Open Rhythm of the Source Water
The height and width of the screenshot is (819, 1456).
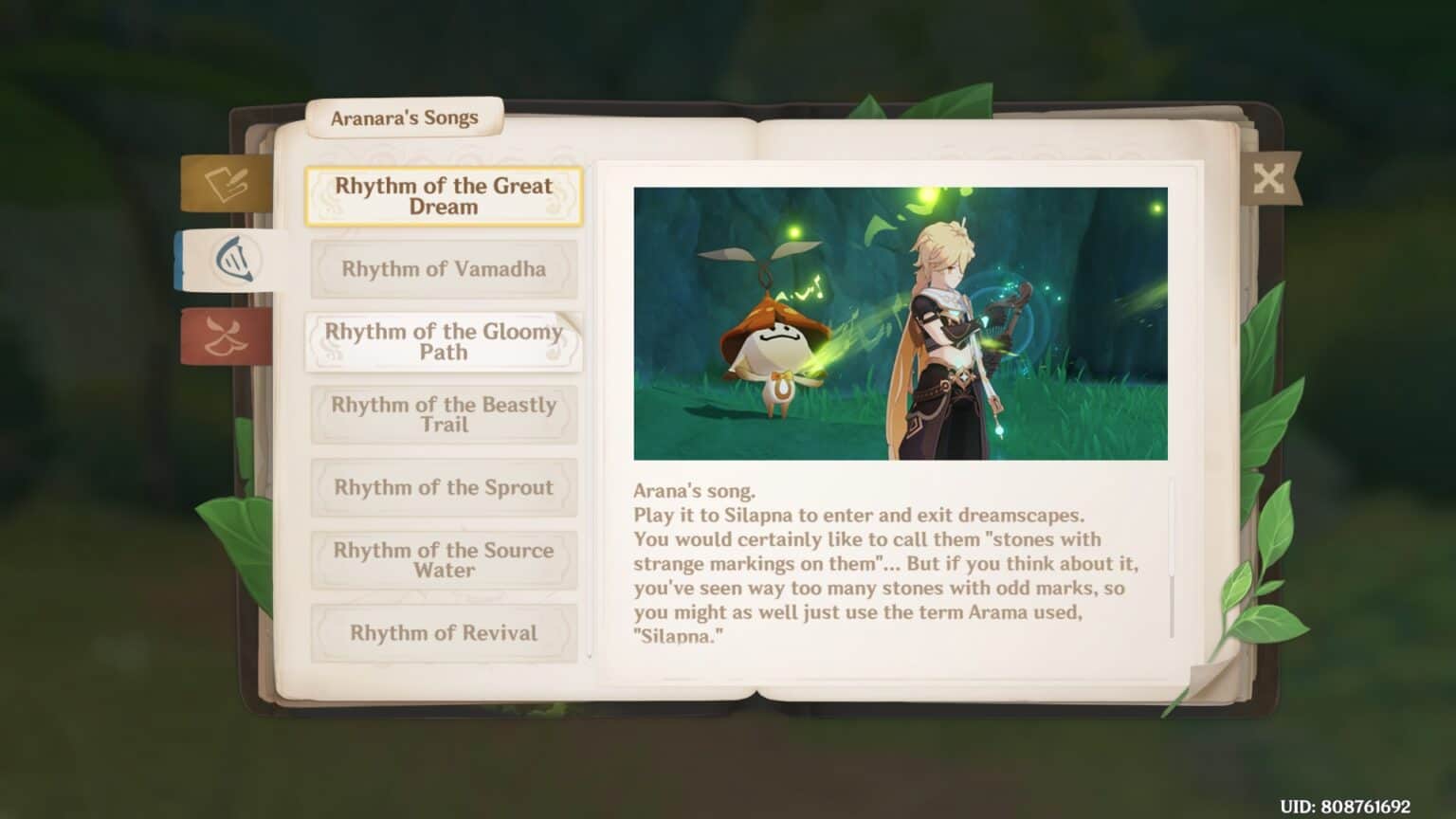pos(444,560)
